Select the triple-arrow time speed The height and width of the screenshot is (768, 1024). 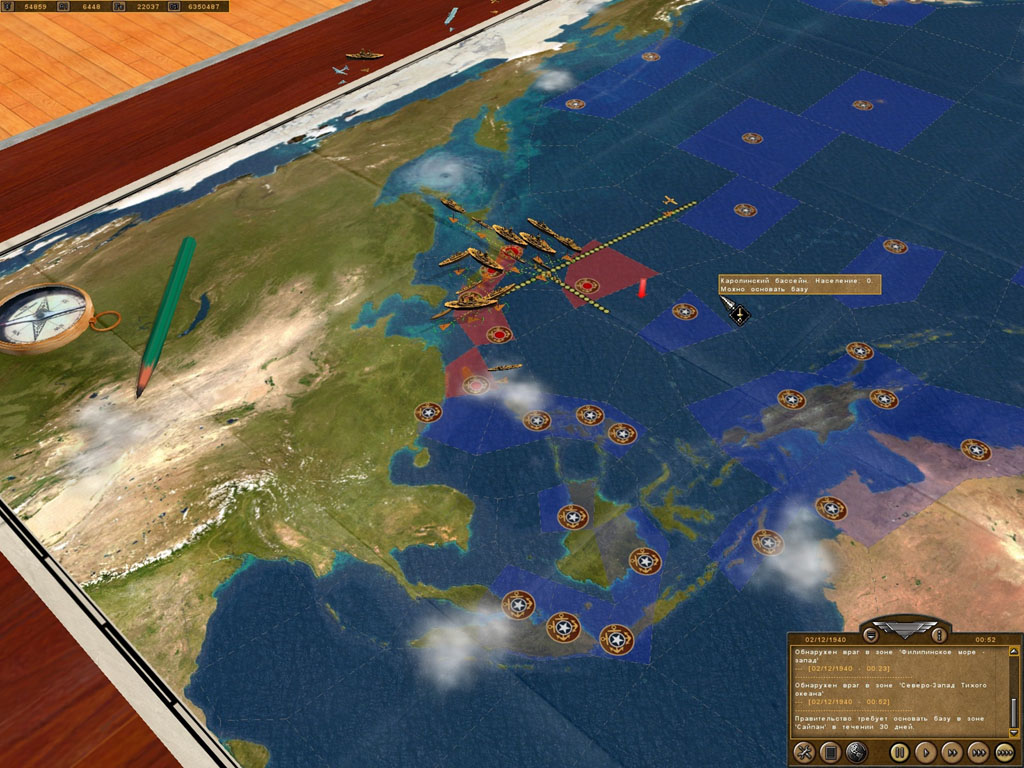(x=979, y=751)
